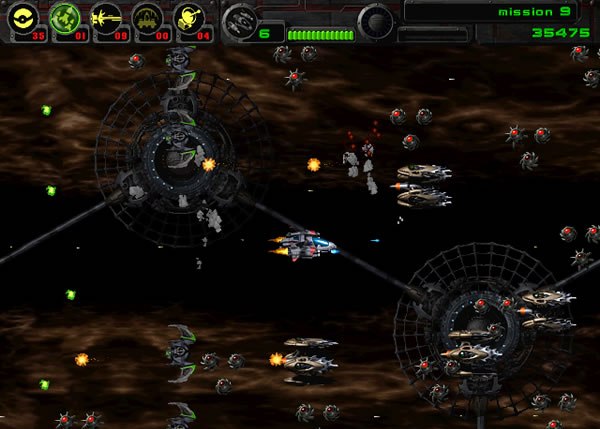Click the round dial in the top bar

tap(377, 20)
